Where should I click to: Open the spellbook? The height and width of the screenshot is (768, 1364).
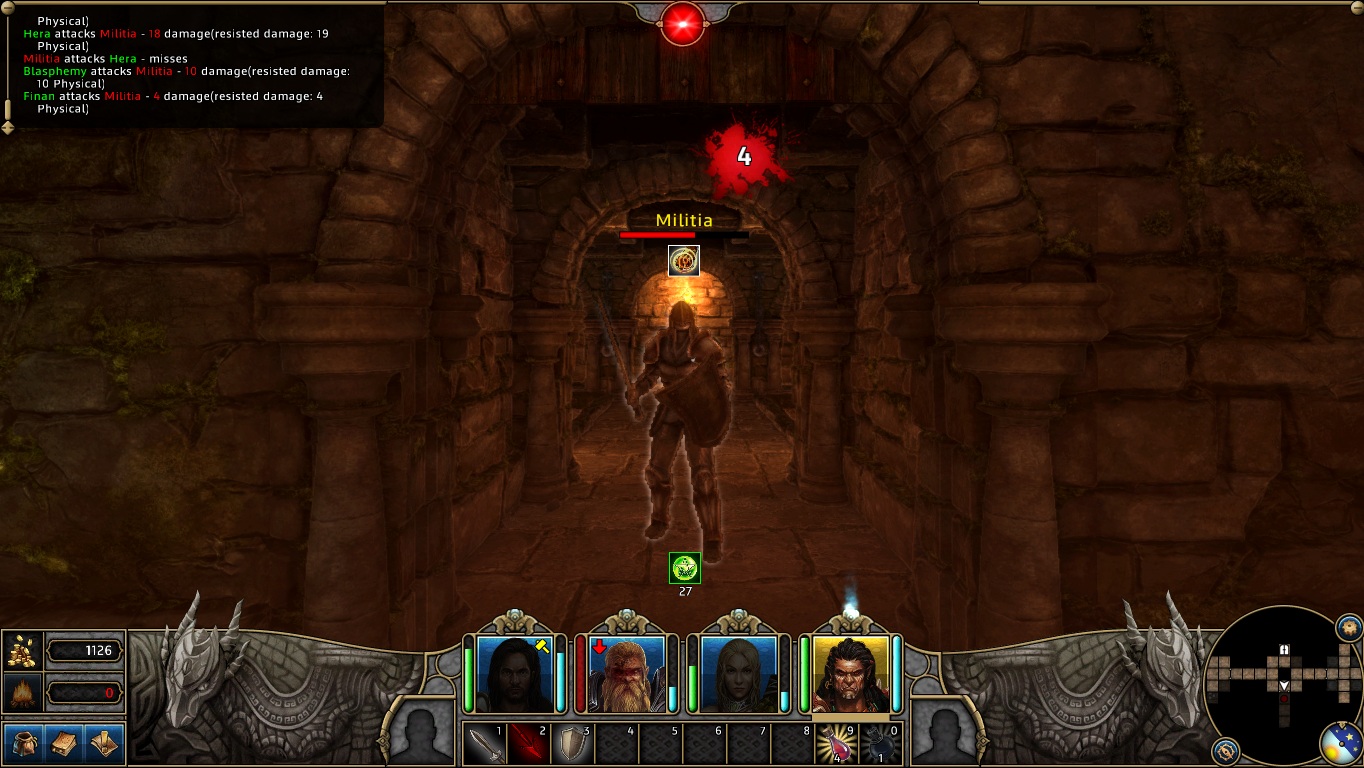point(64,743)
